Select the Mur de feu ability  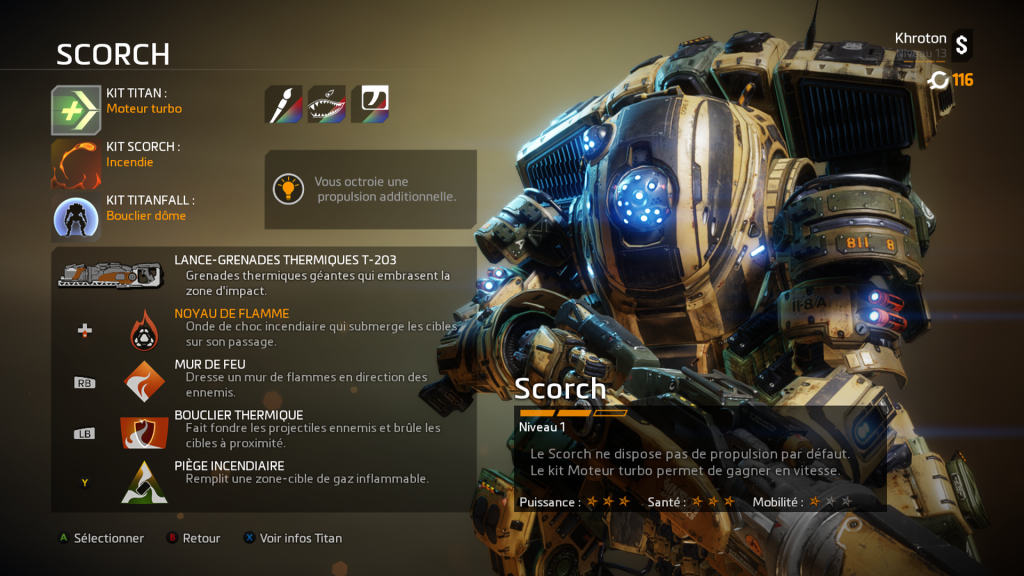pyautogui.click(x=145, y=381)
